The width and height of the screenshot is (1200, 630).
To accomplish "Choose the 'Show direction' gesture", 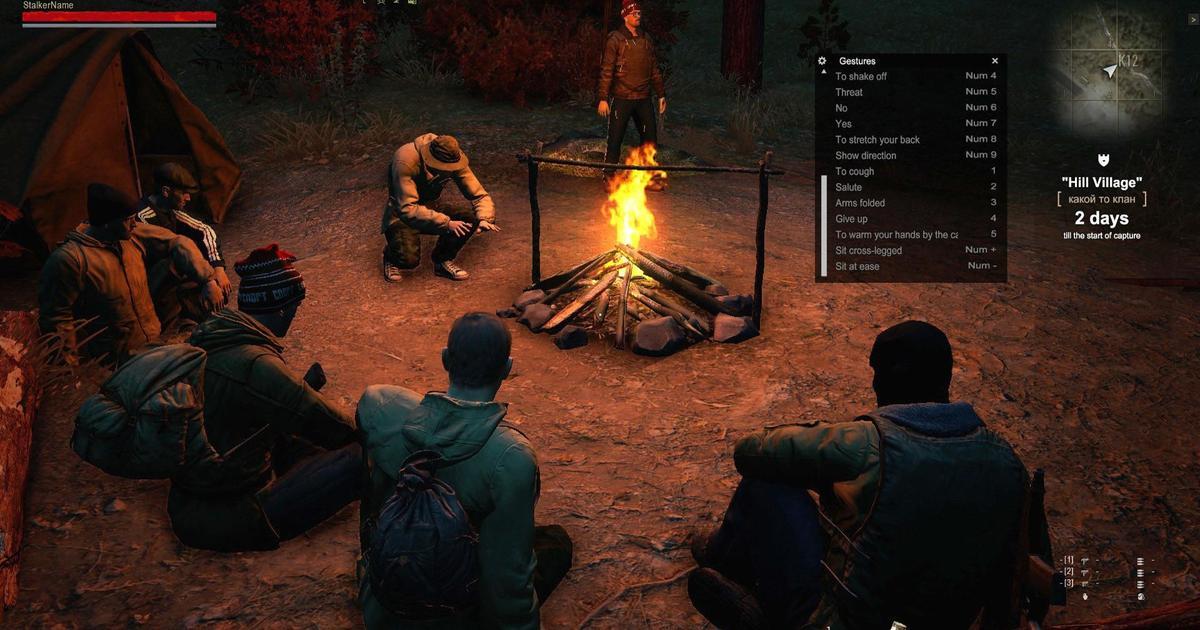I will [x=866, y=156].
